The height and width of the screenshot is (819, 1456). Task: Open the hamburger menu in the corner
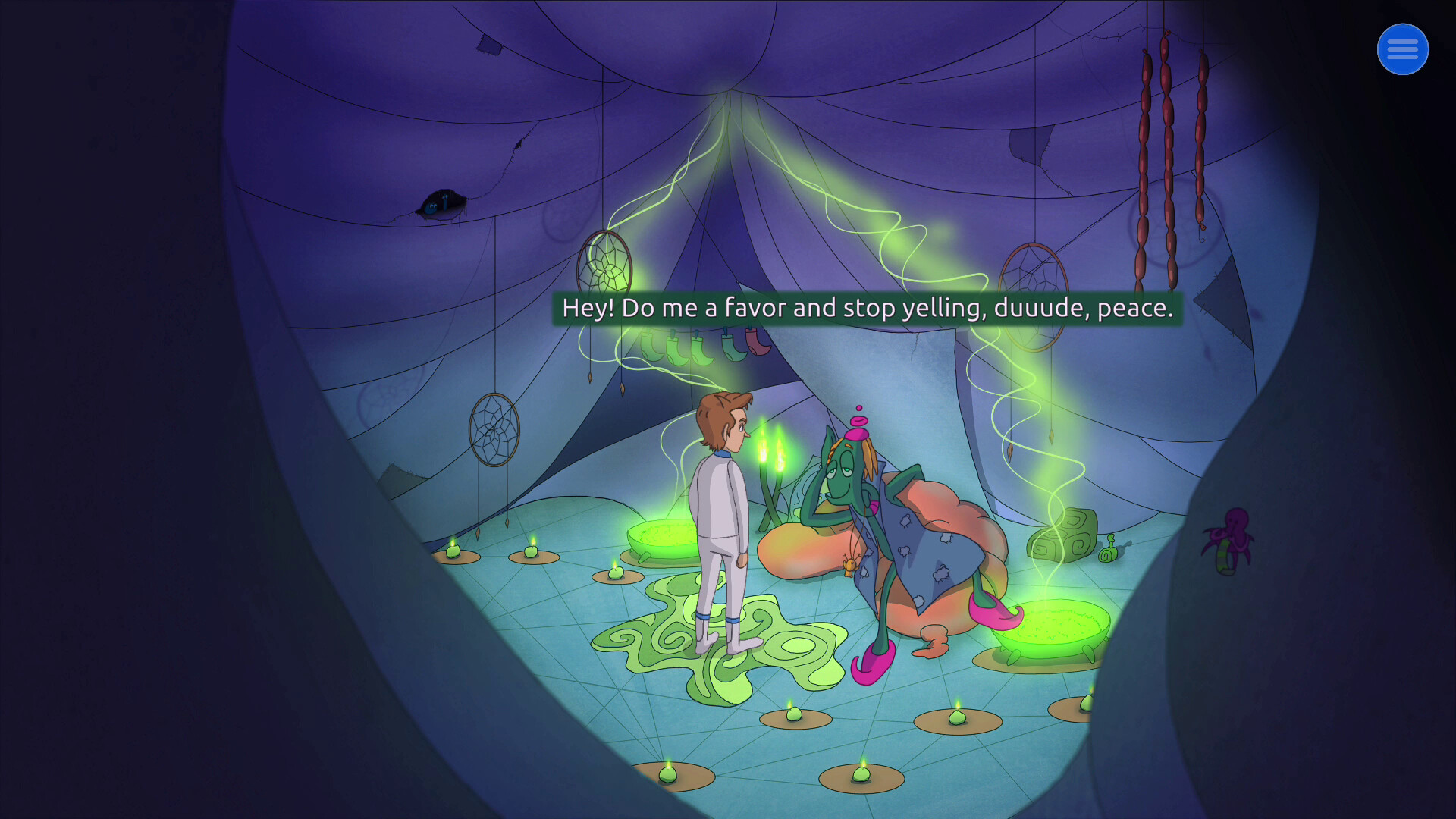1402,49
